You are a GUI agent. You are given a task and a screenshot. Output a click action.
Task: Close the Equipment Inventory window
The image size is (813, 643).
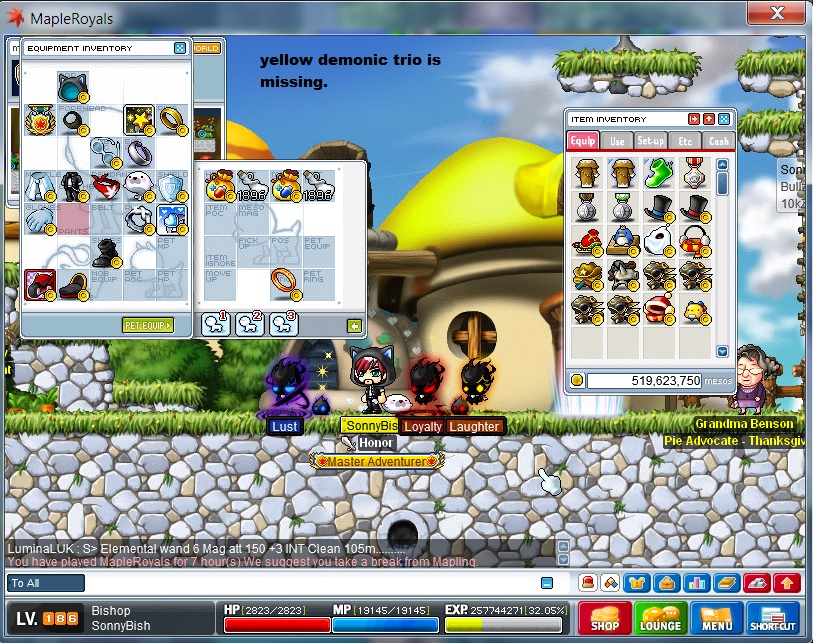[180, 47]
